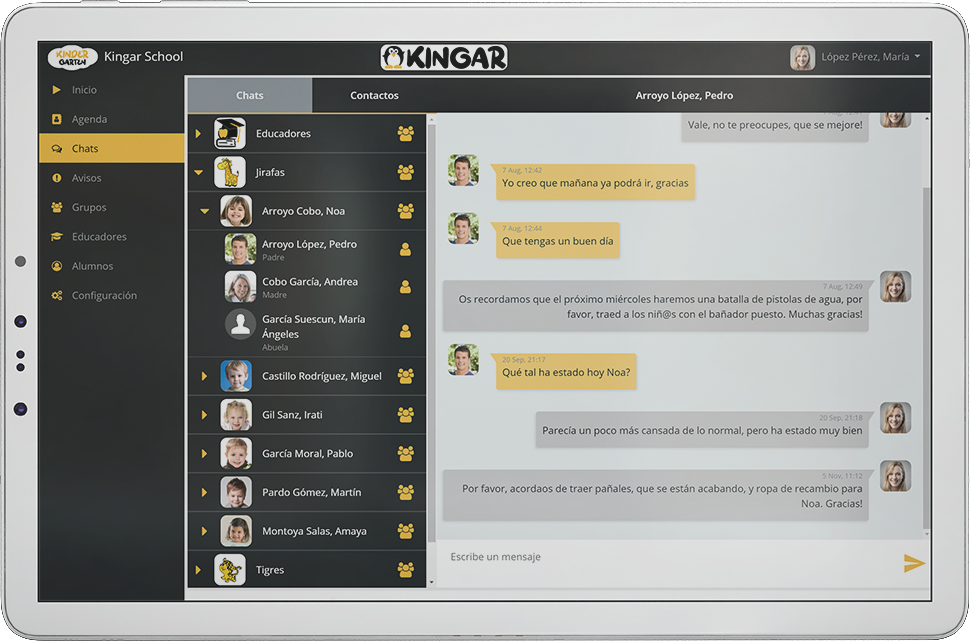Open the Inicio menu entry
The width and height of the screenshot is (970, 641).
pyautogui.click(x=84, y=90)
